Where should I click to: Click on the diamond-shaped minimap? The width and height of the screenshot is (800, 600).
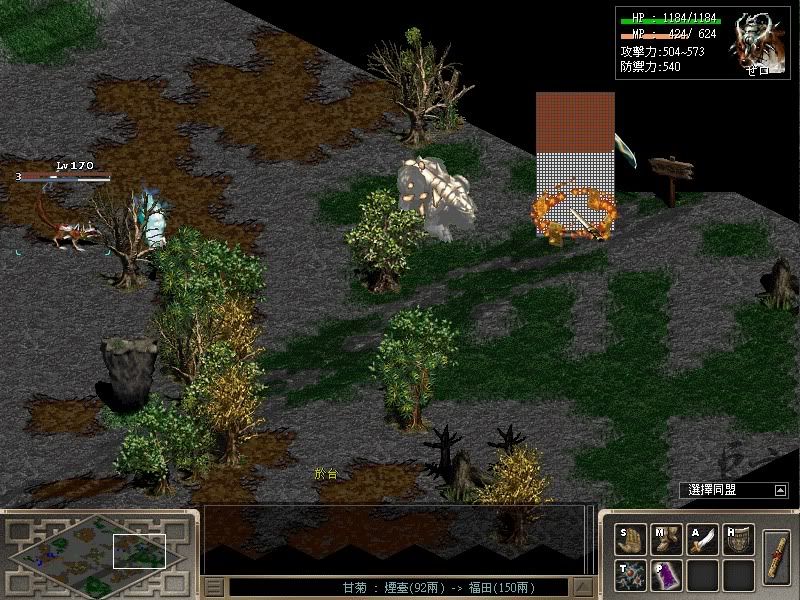click(x=98, y=553)
